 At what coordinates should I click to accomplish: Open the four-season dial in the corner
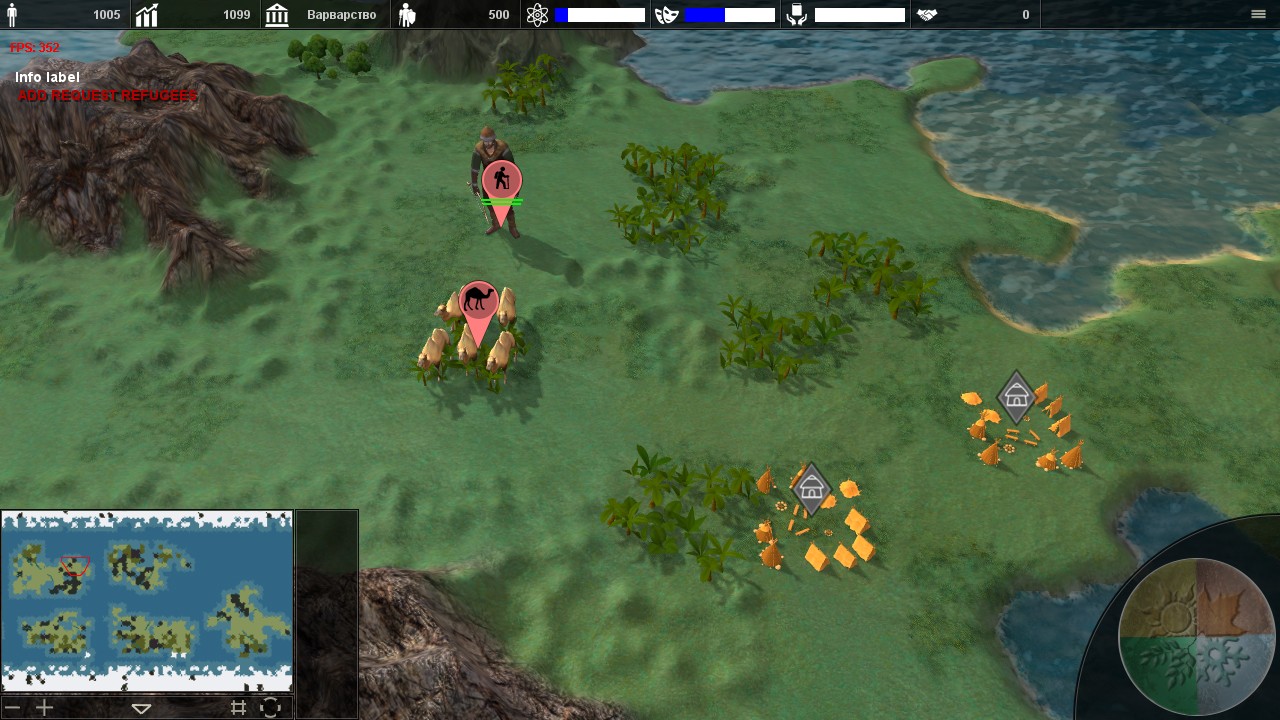coord(1196,634)
